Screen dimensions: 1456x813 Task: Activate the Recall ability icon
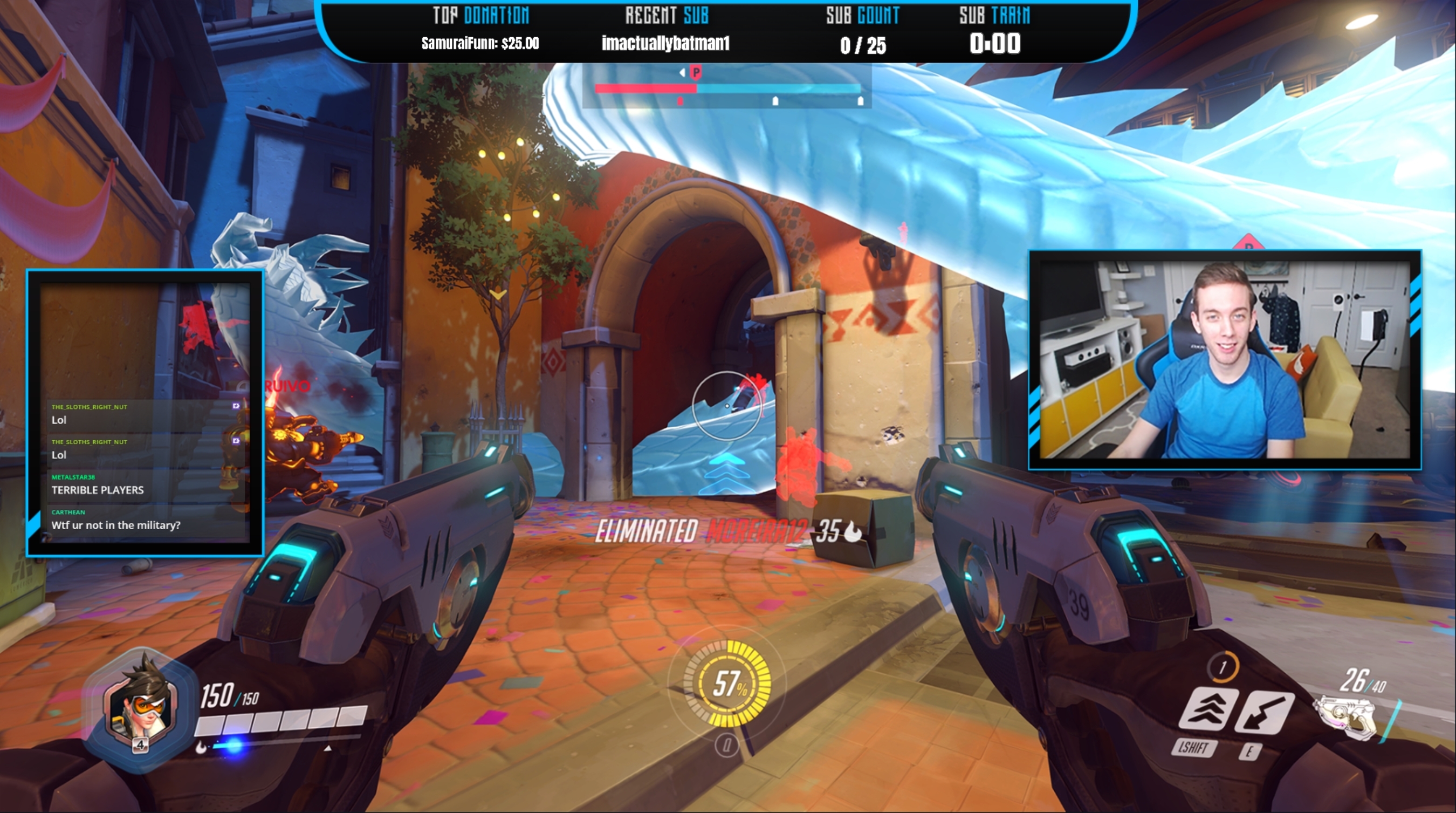[x=1264, y=711]
